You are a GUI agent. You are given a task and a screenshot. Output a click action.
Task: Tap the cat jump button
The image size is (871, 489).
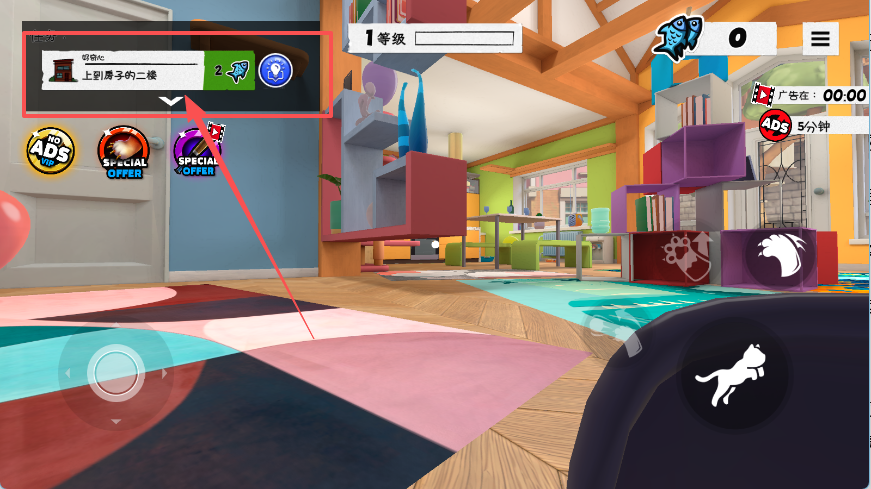coord(736,378)
